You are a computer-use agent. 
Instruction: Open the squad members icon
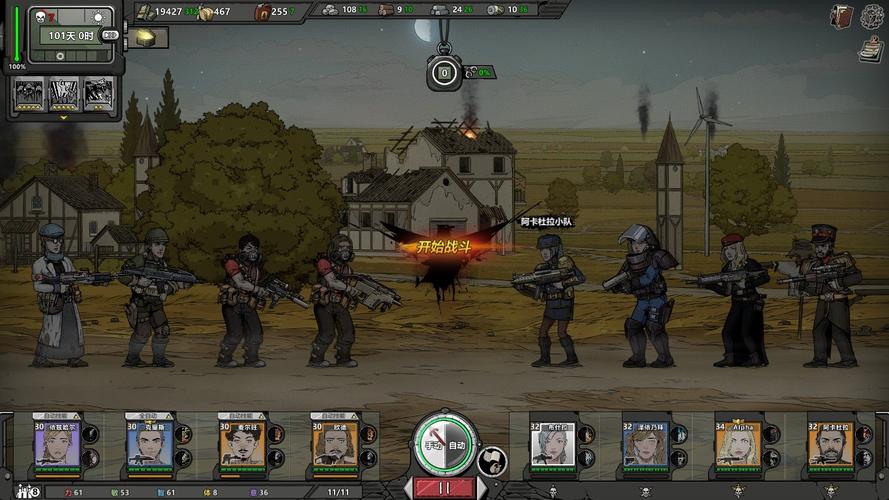[25, 491]
